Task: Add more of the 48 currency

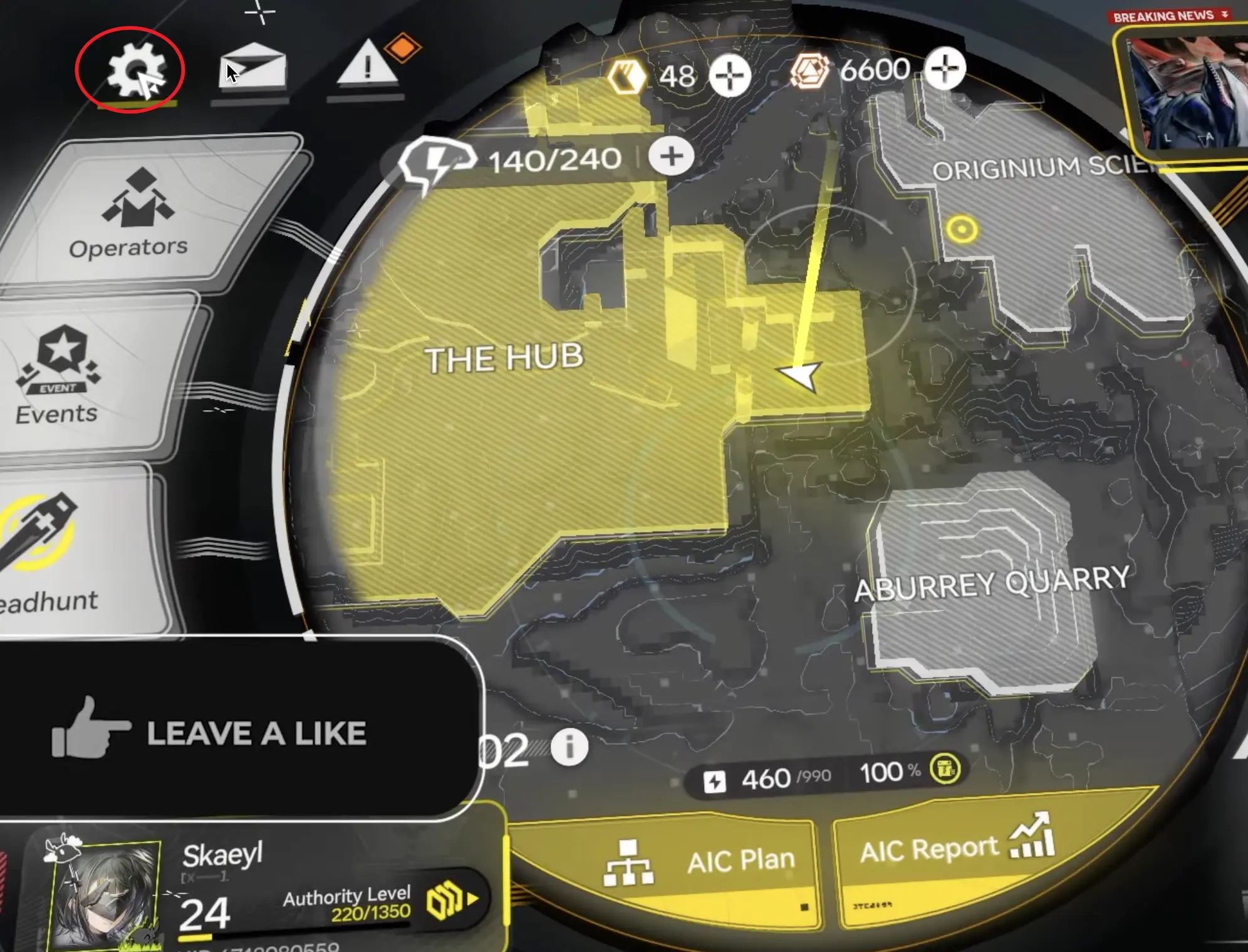Action: (730, 76)
